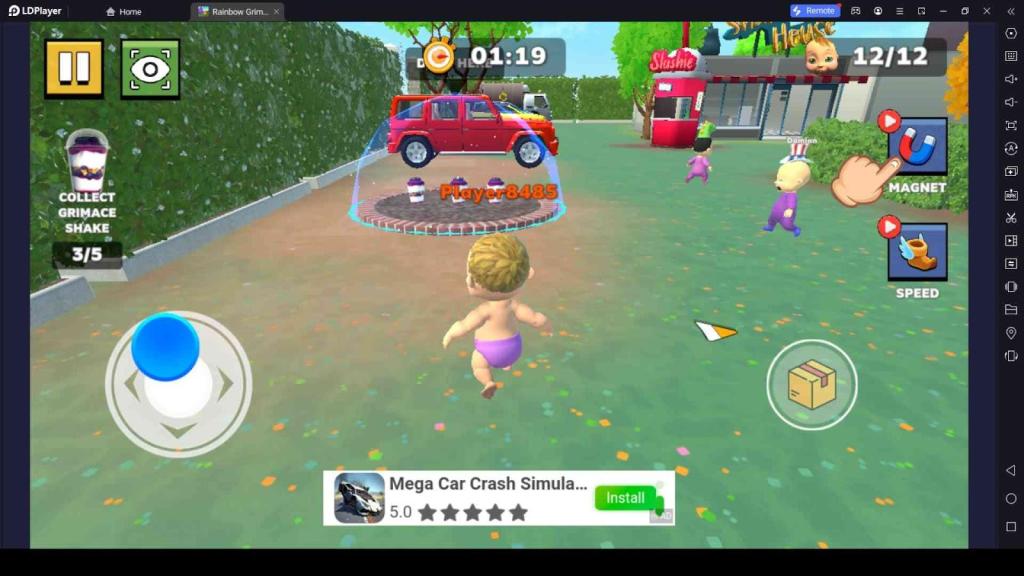This screenshot has height=576, width=1024.
Task: Close the Rainbow Grimace game tab
Action: point(276,11)
